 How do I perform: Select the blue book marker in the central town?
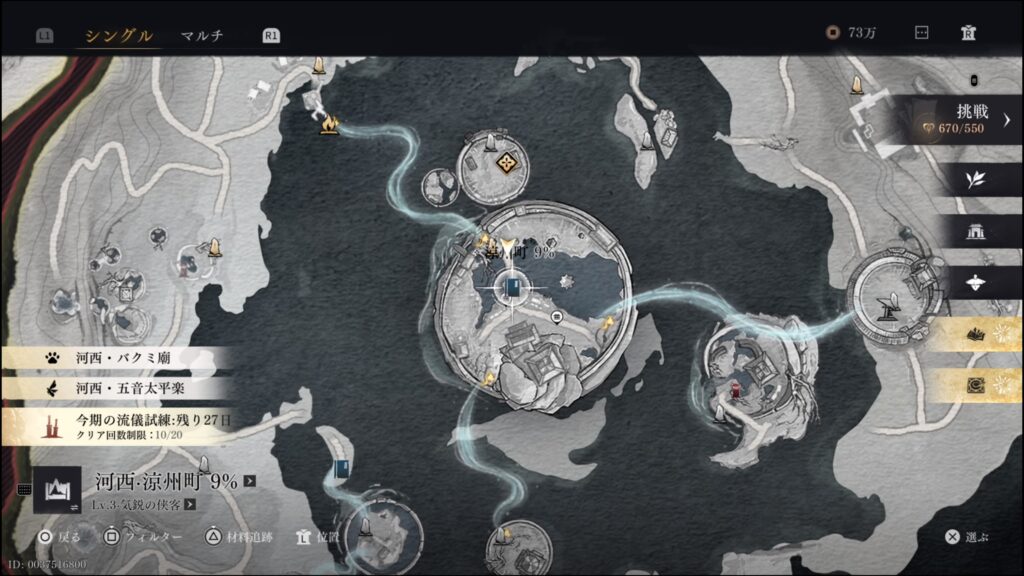tap(512, 289)
